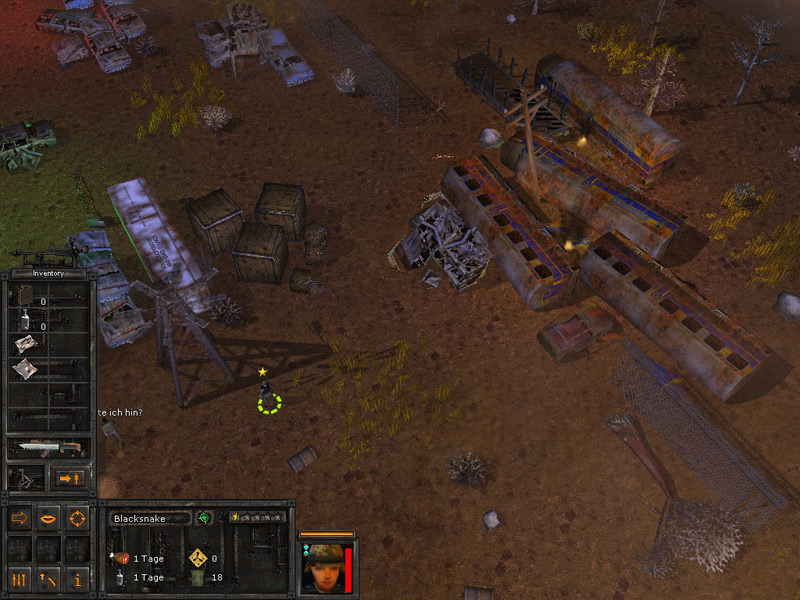
Task: Select the square paper note with dot
Action: coord(24,368)
